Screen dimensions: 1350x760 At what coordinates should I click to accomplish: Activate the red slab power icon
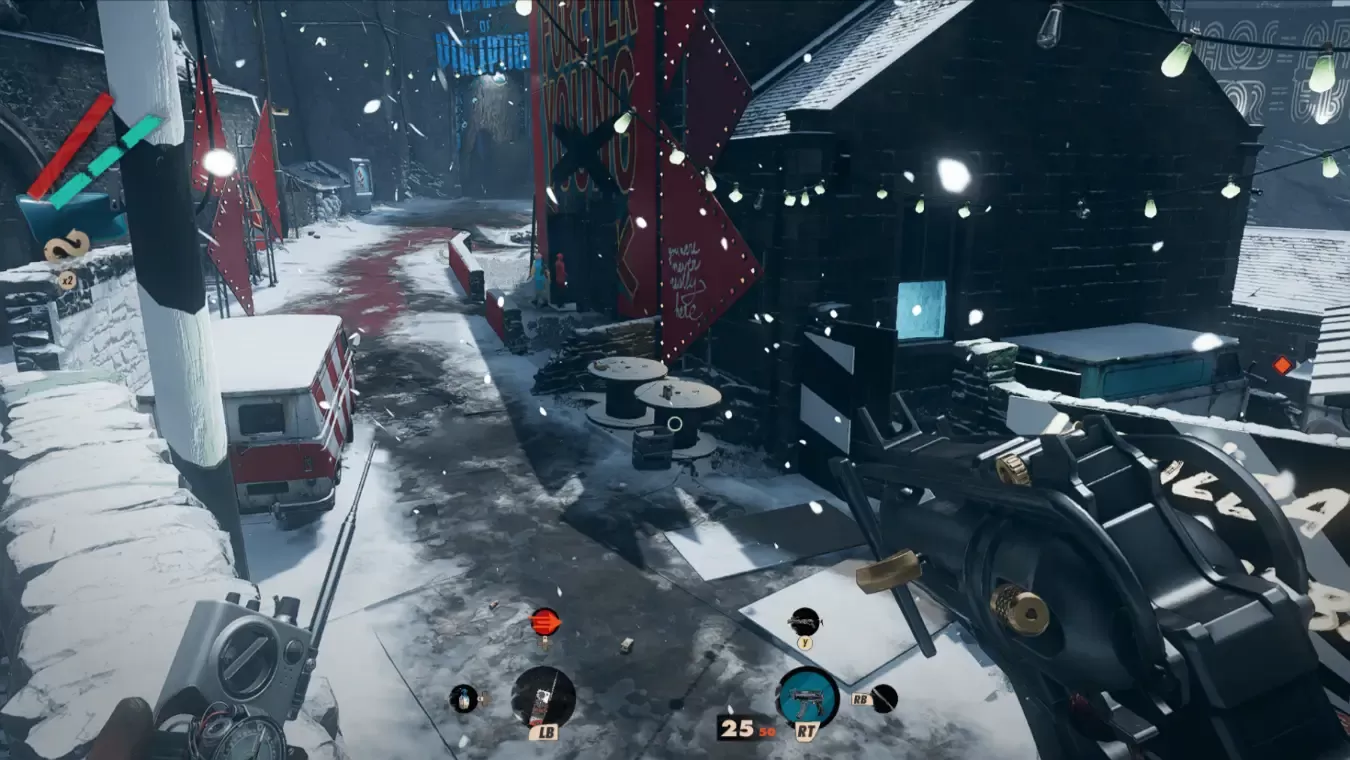(x=545, y=621)
